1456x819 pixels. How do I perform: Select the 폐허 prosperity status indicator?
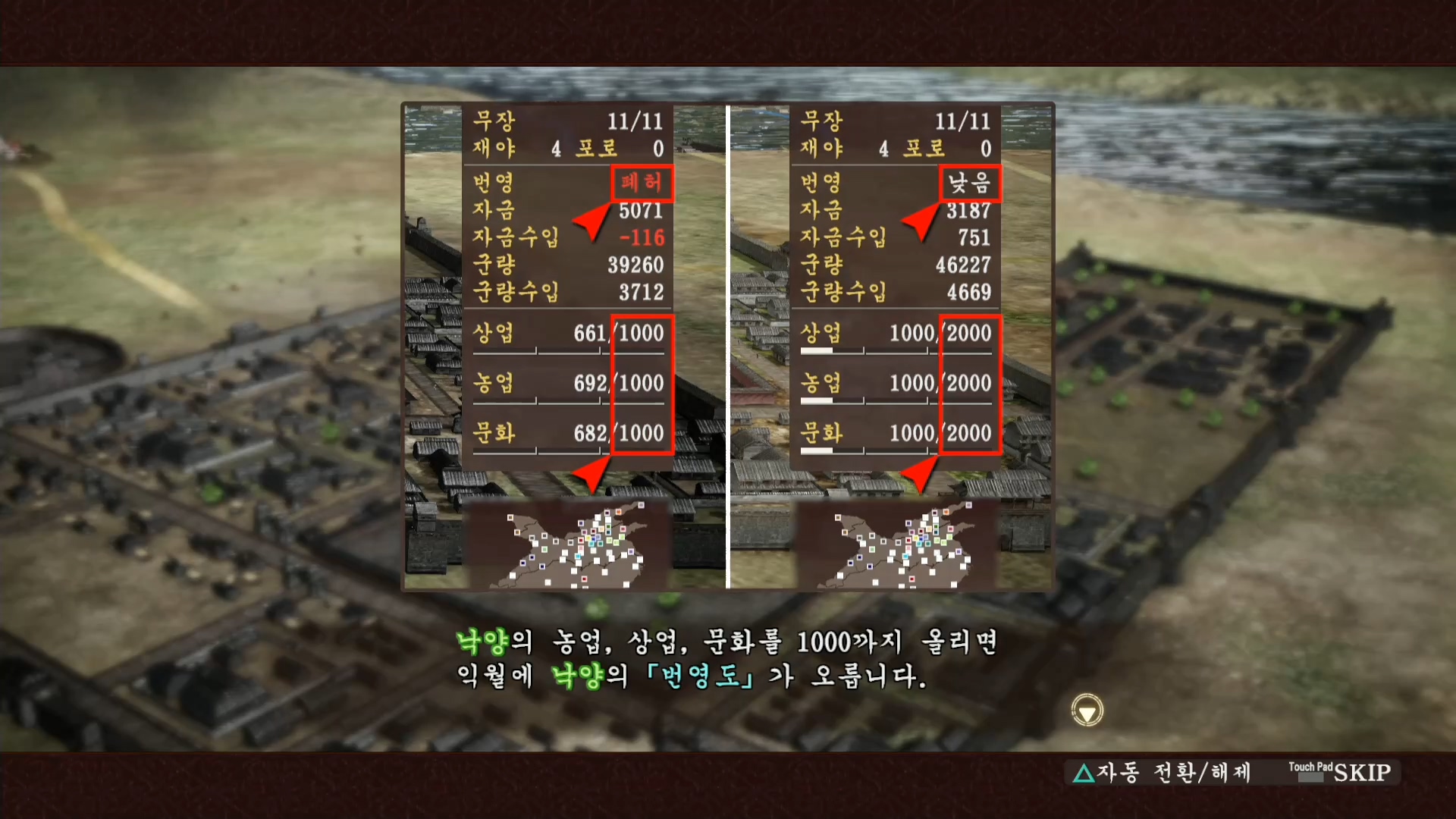tap(641, 182)
